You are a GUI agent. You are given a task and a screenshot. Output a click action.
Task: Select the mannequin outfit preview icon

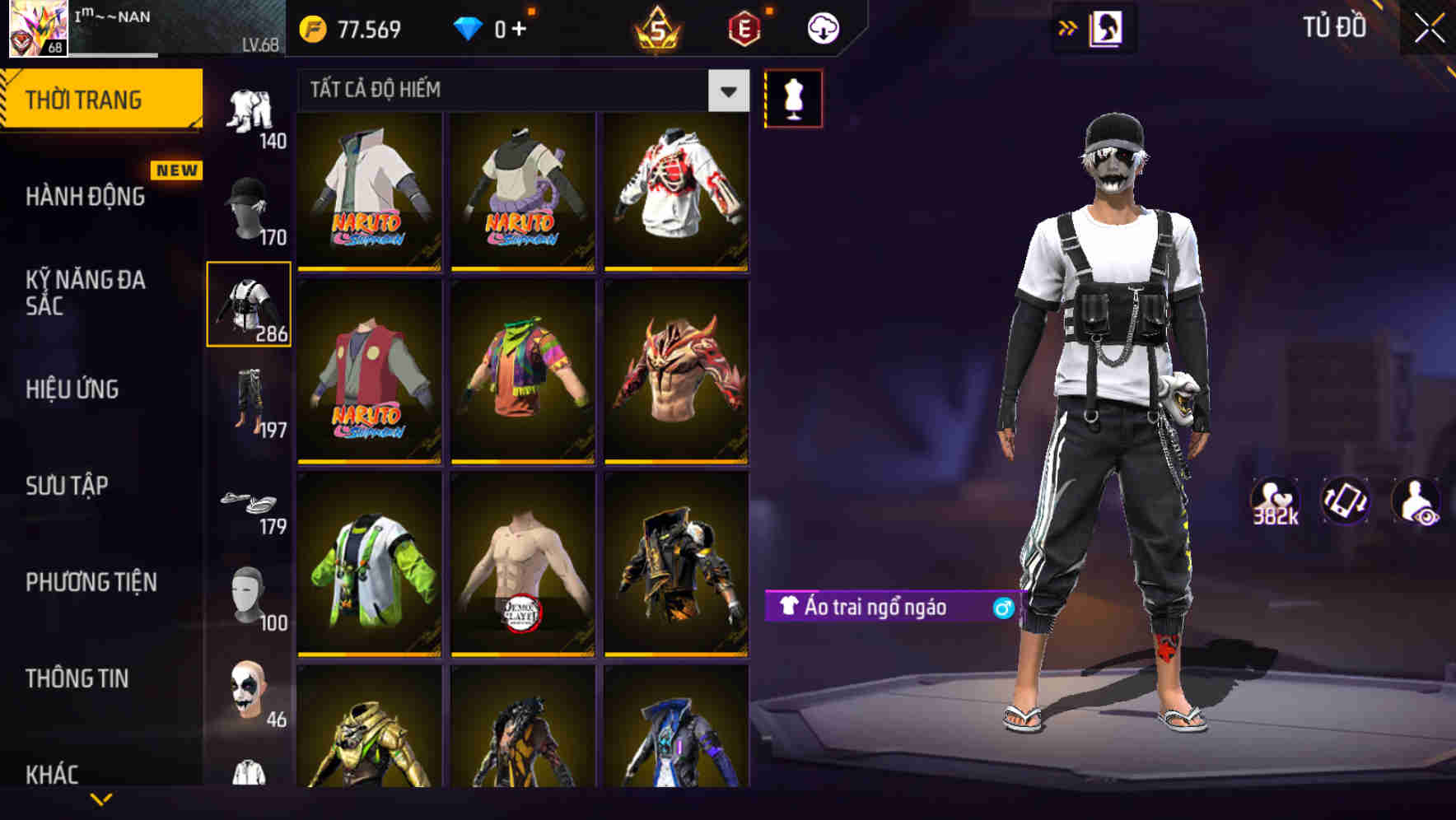tap(793, 98)
